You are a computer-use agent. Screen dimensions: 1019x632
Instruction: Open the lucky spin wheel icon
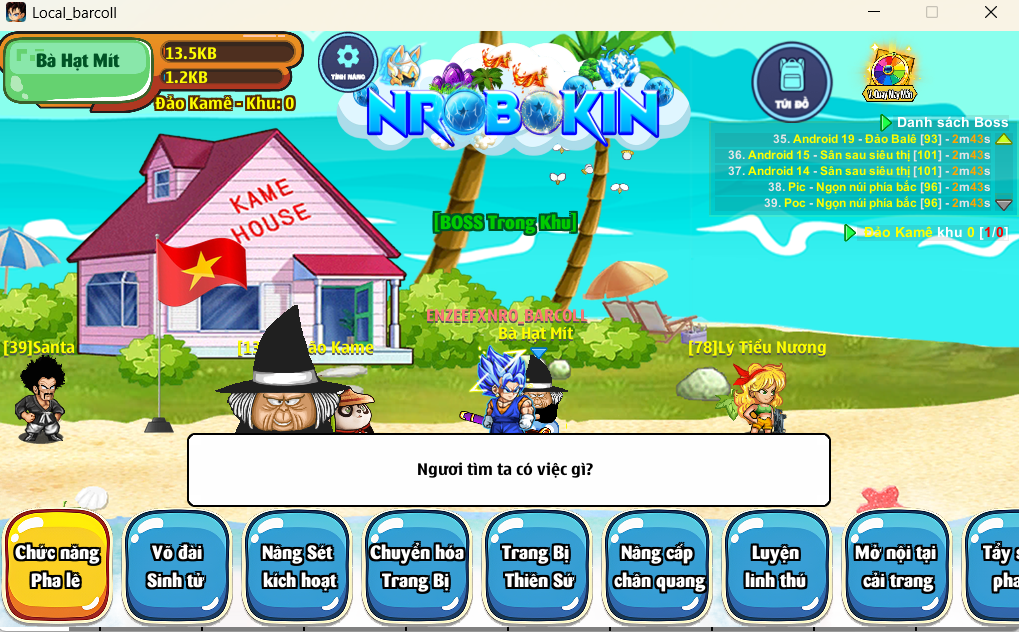point(888,73)
